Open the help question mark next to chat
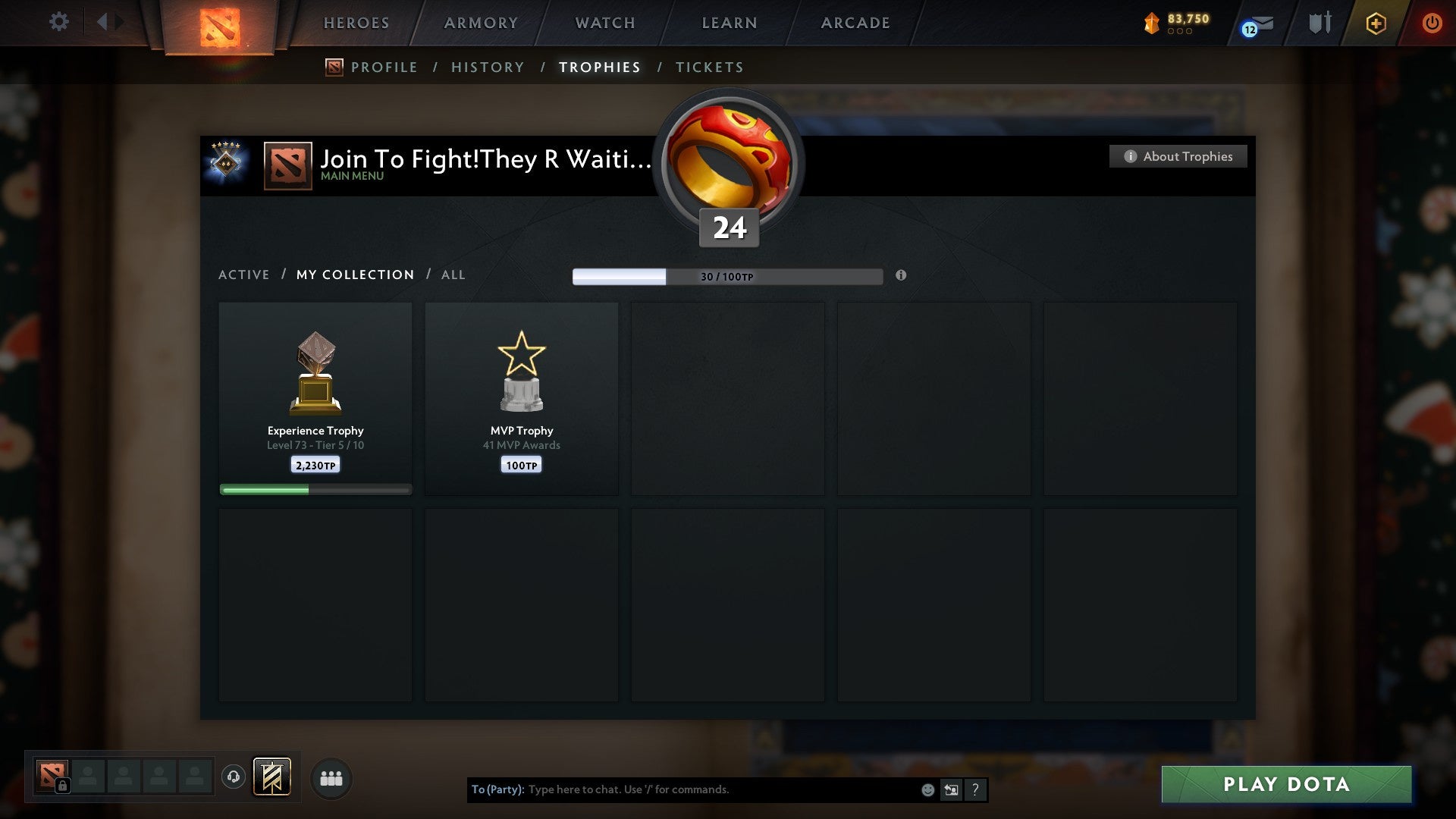The image size is (1456, 819). pyautogui.click(x=975, y=789)
